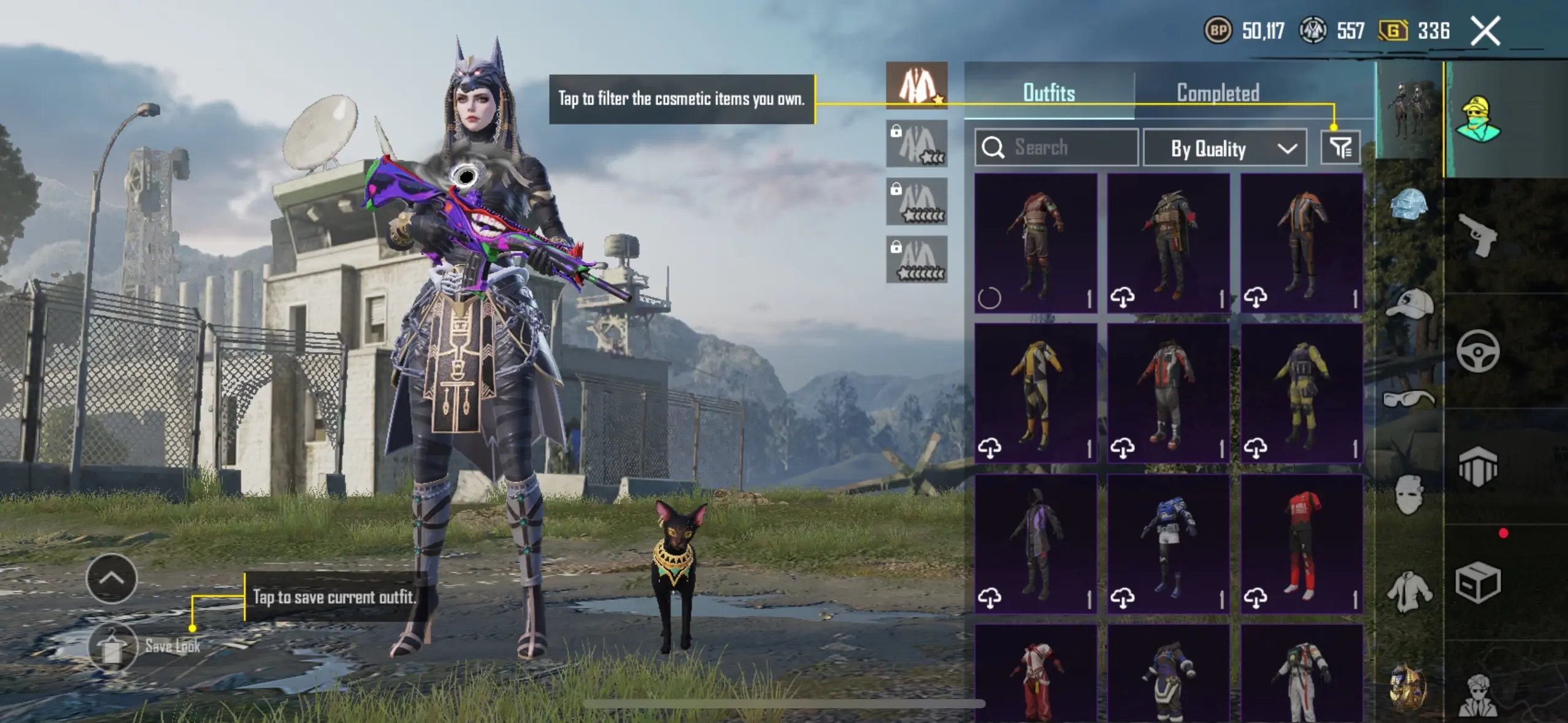The image size is (1568, 723).
Task: Click the Search field for outfits
Action: pyautogui.click(x=1056, y=148)
